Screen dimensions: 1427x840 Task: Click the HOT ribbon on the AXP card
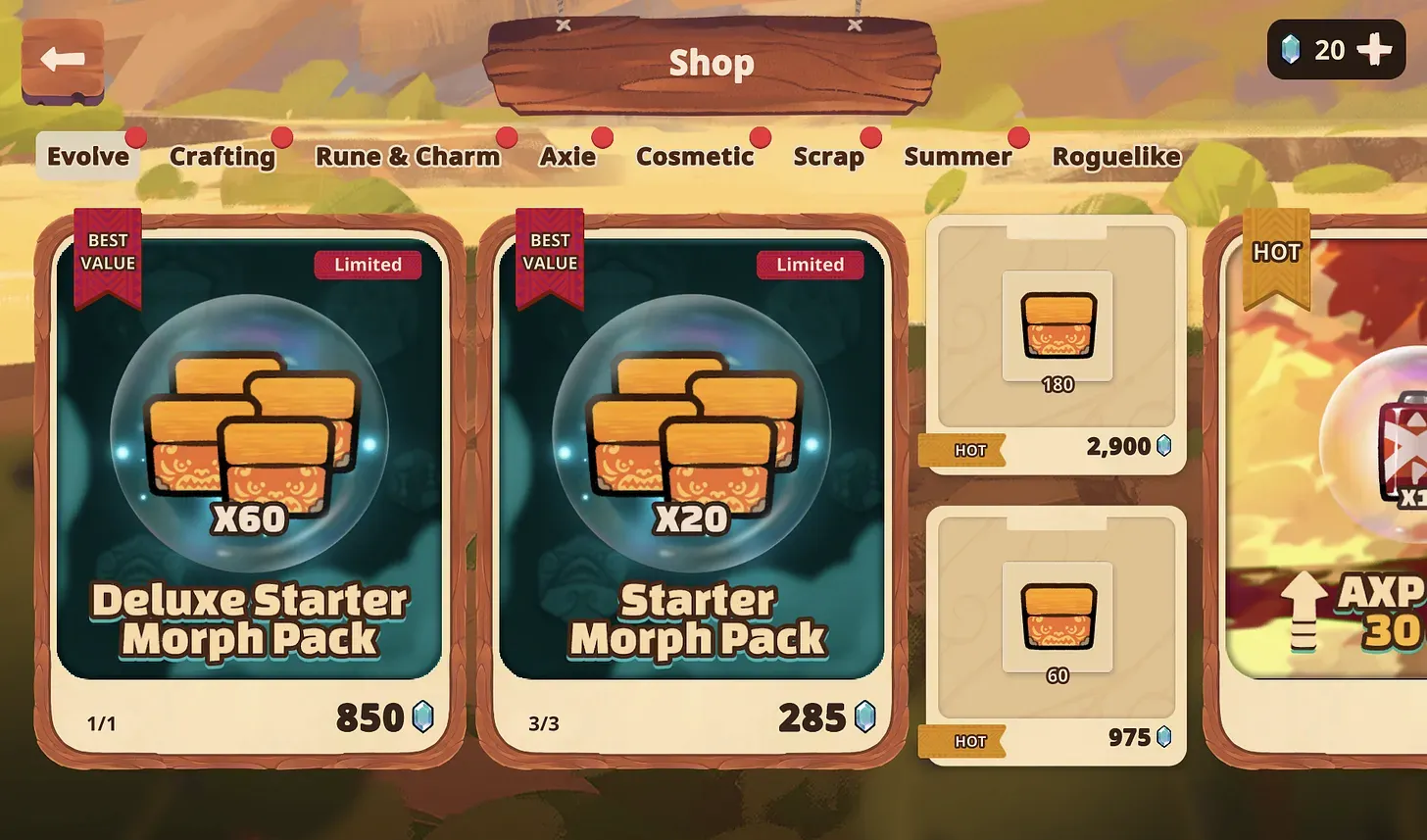tap(1276, 252)
